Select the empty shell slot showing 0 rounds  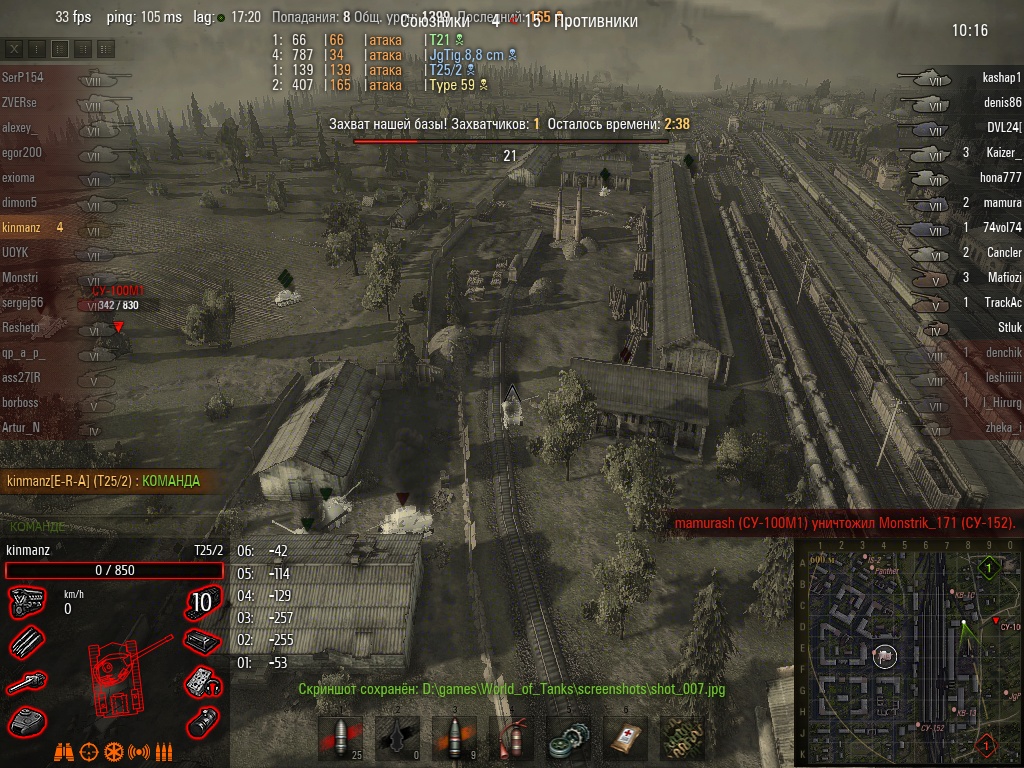(x=397, y=740)
